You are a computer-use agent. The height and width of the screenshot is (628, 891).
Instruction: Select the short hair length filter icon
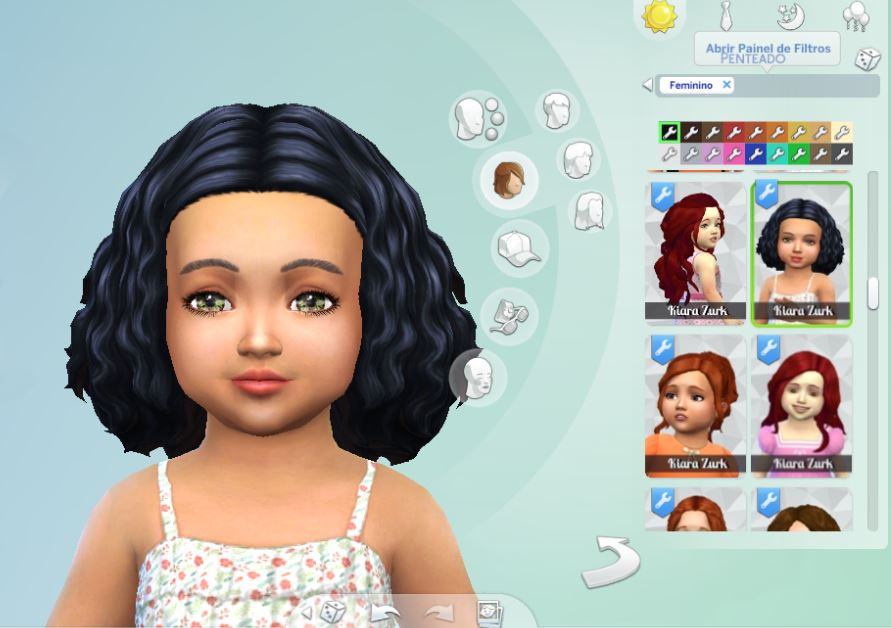pos(556,110)
